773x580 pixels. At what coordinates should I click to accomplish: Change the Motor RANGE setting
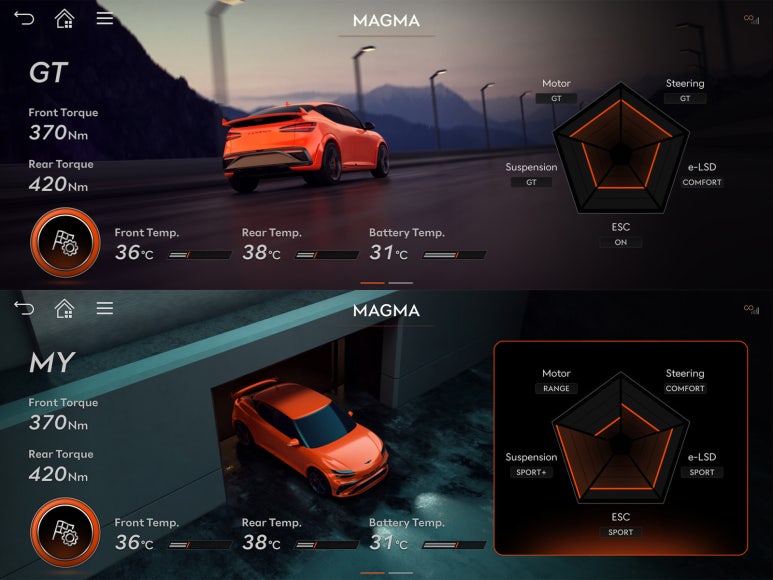click(x=556, y=388)
